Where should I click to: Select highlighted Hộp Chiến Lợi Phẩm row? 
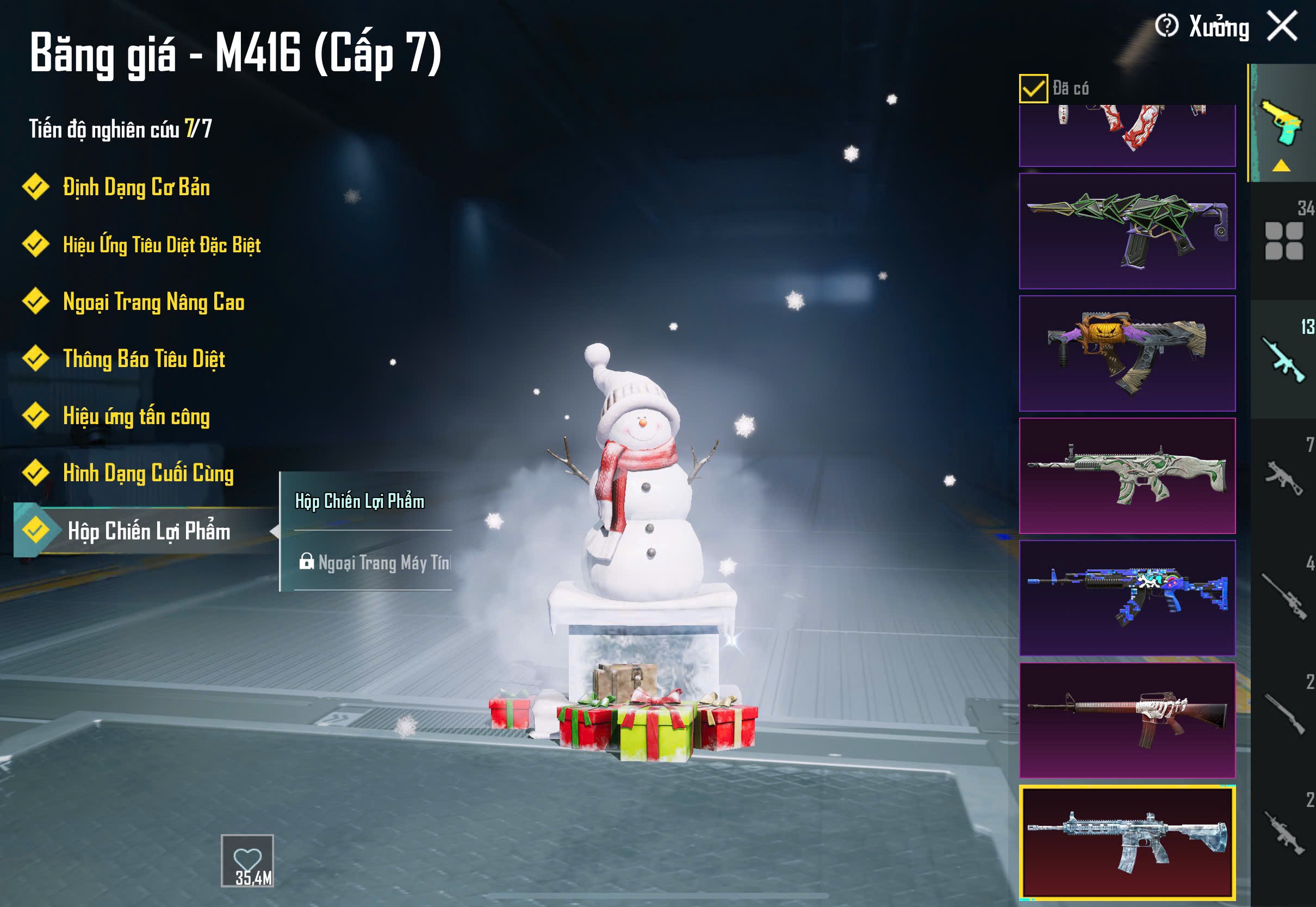click(149, 531)
